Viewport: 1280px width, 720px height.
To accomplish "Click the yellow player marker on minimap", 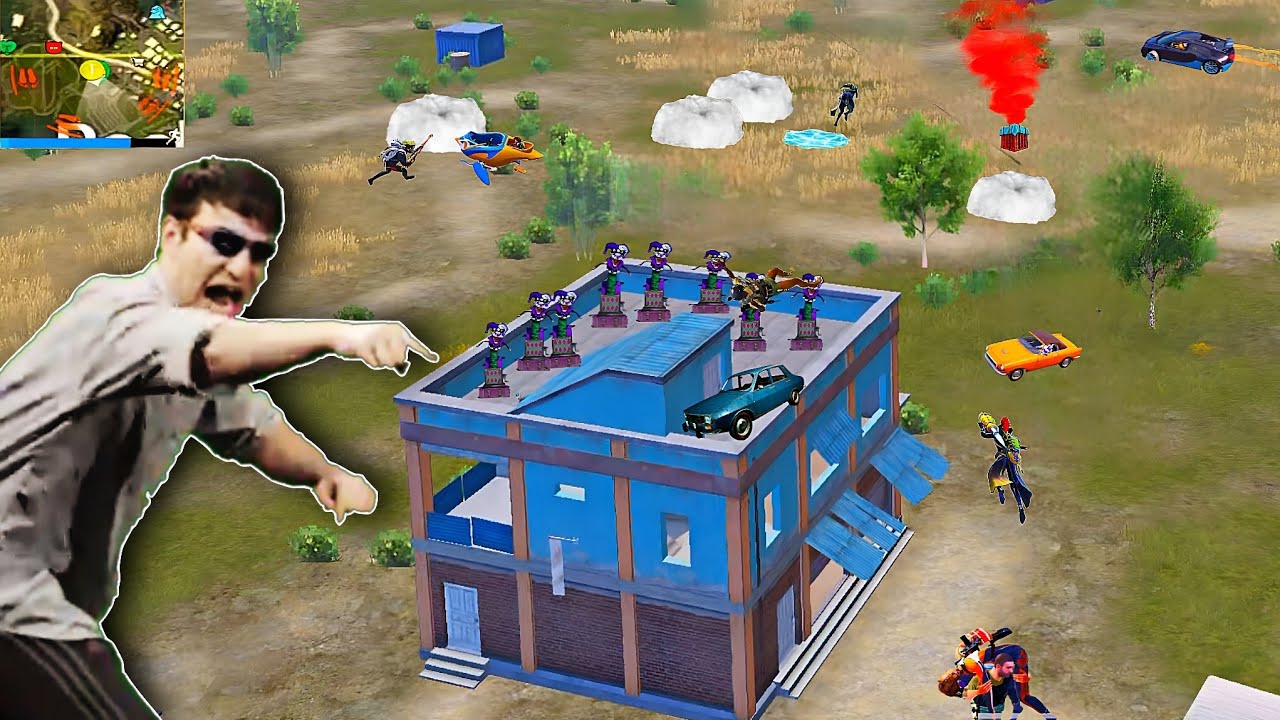I will click(91, 69).
